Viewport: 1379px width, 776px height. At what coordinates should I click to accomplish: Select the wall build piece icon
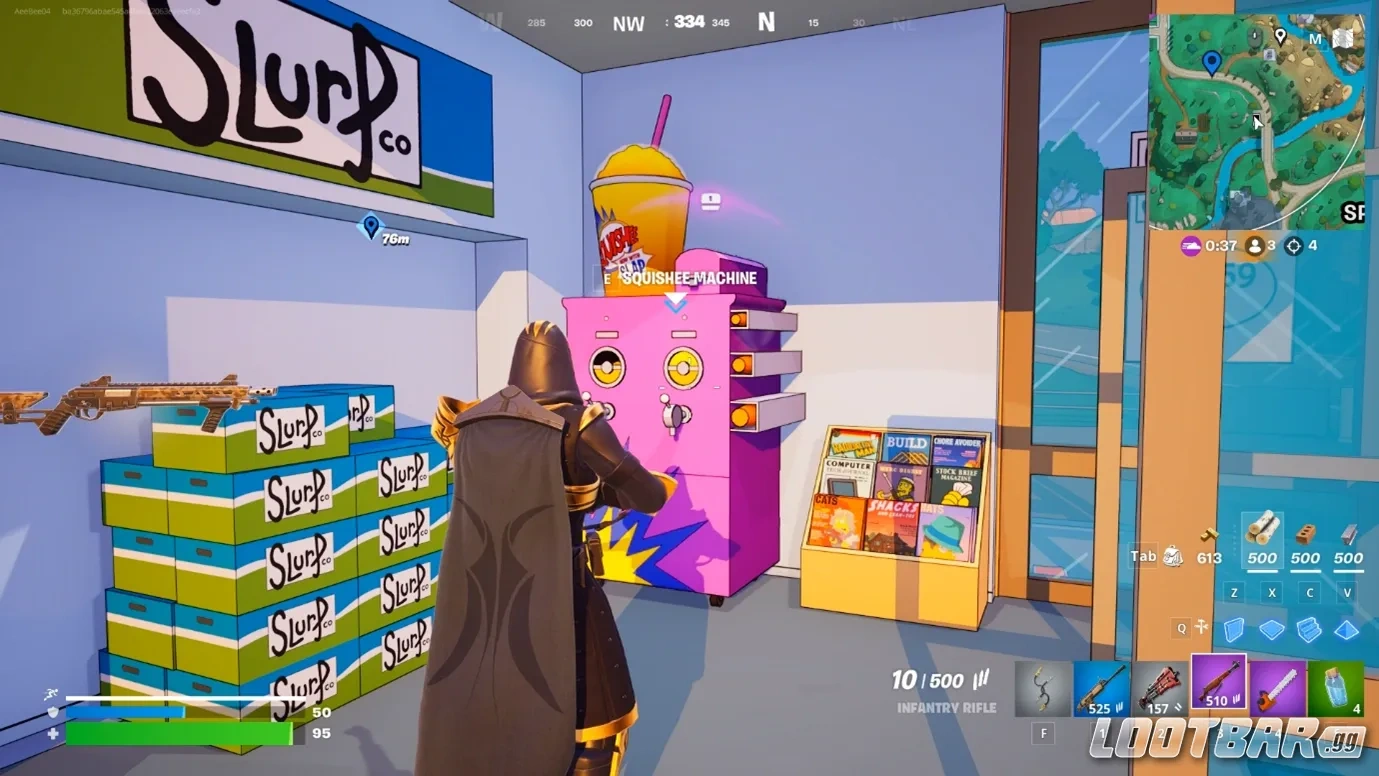coord(1235,628)
